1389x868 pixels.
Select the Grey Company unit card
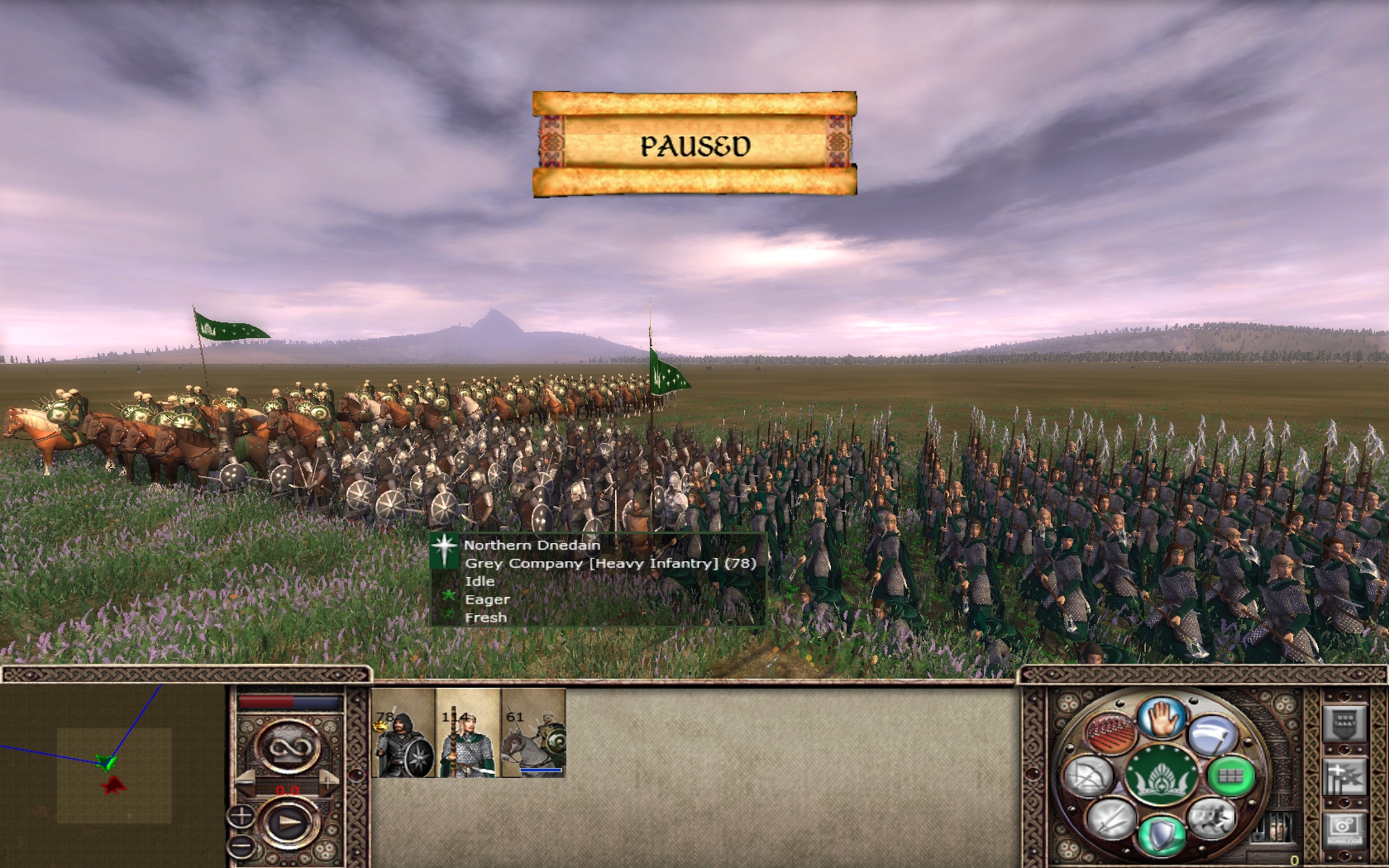(403, 733)
